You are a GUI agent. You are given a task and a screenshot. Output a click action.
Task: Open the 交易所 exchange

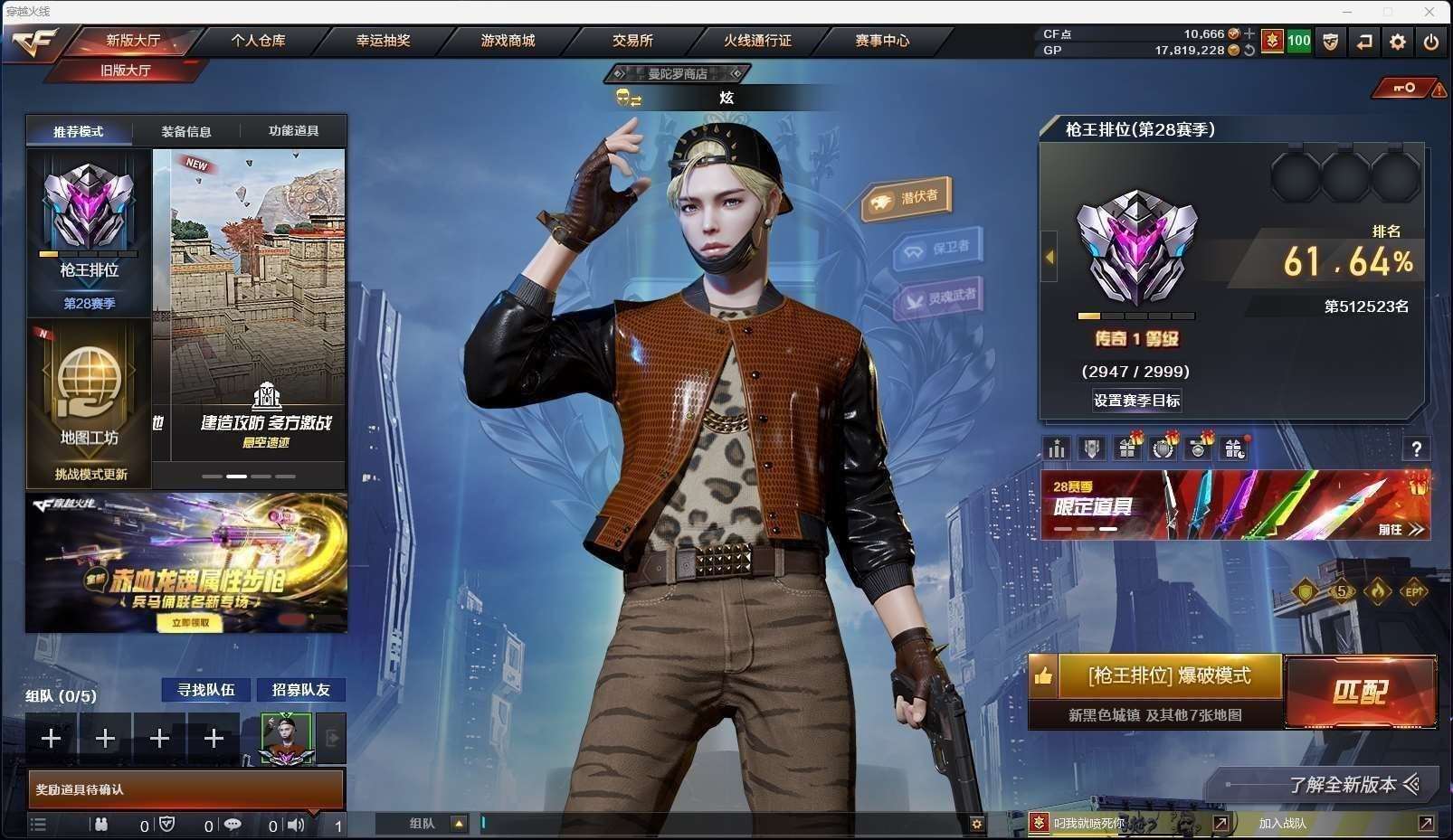point(632,41)
